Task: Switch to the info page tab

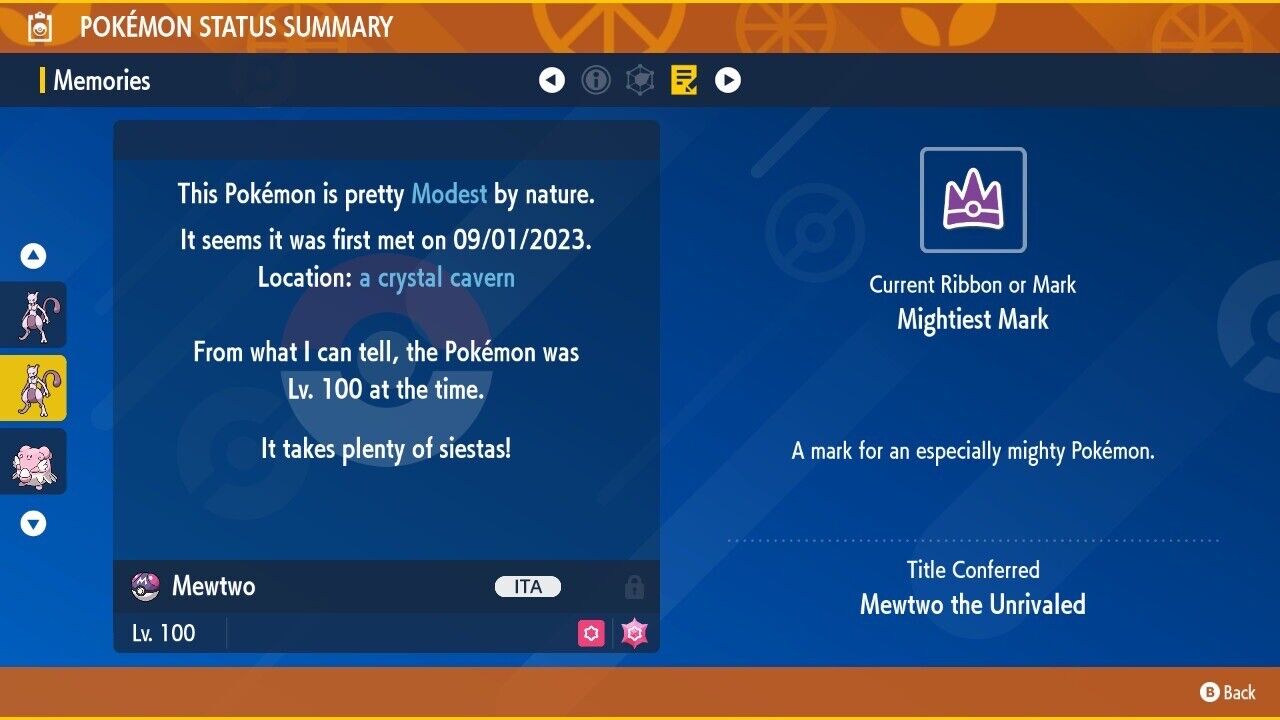Action: click(596, 80)
